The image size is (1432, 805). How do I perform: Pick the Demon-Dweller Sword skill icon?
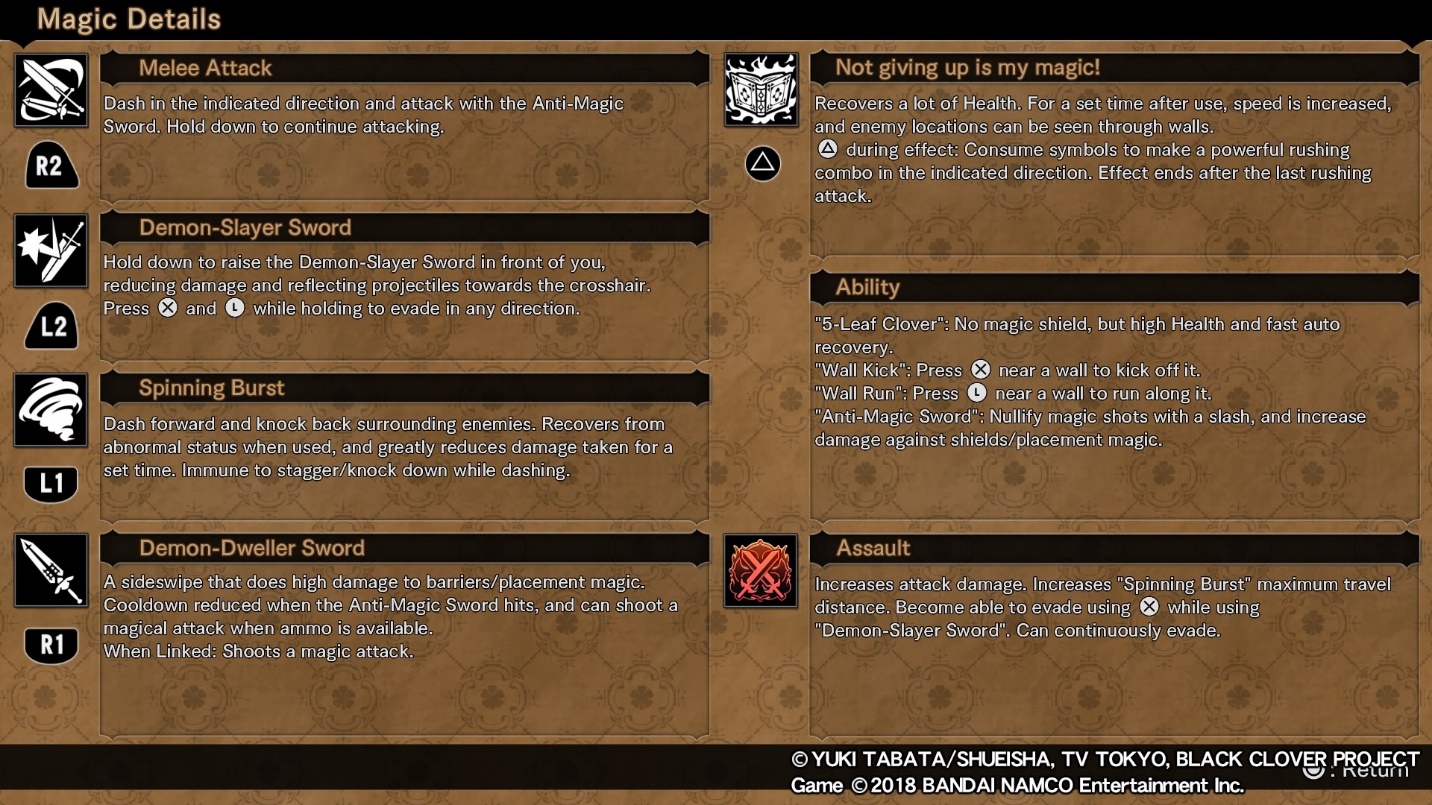tap(51, 570)
